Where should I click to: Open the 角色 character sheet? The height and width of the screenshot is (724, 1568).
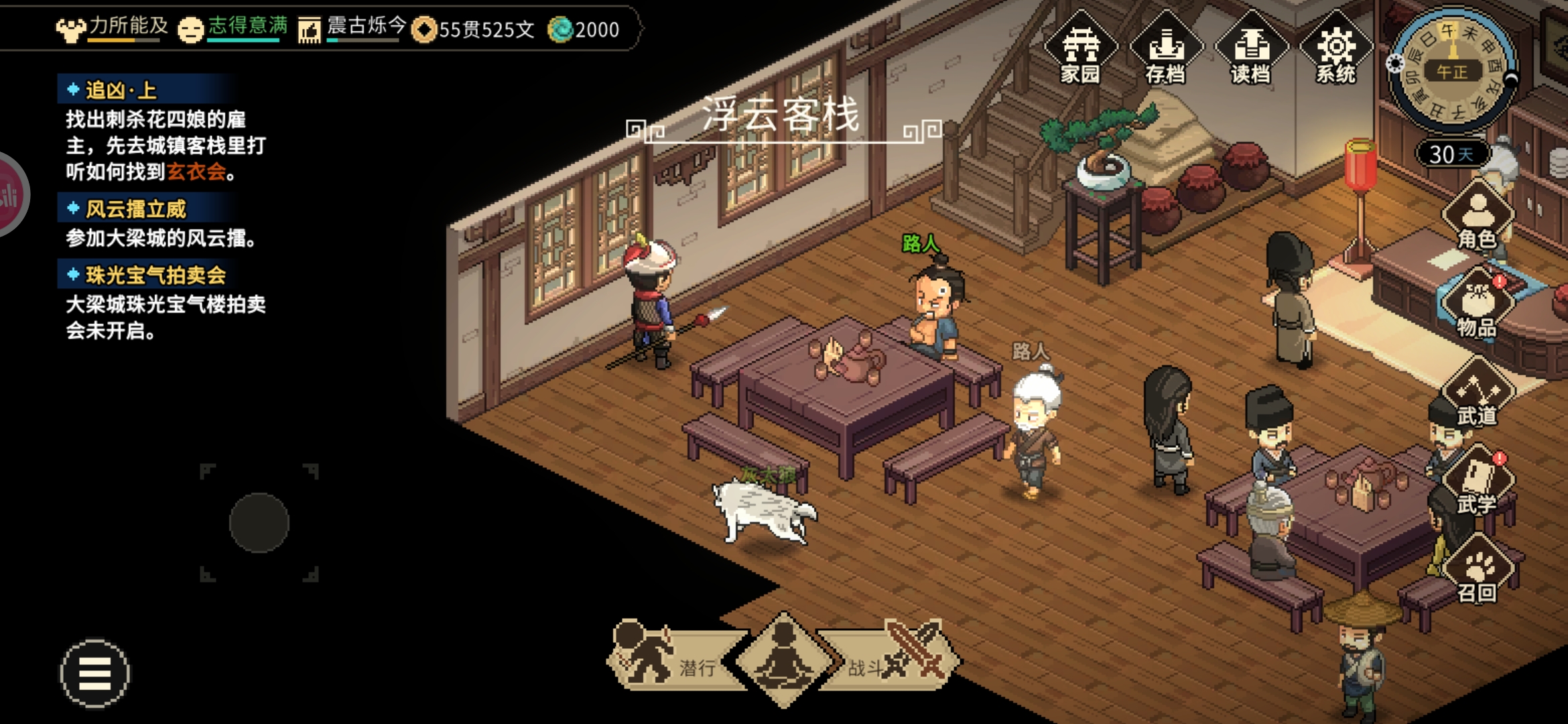point(1478,216)
